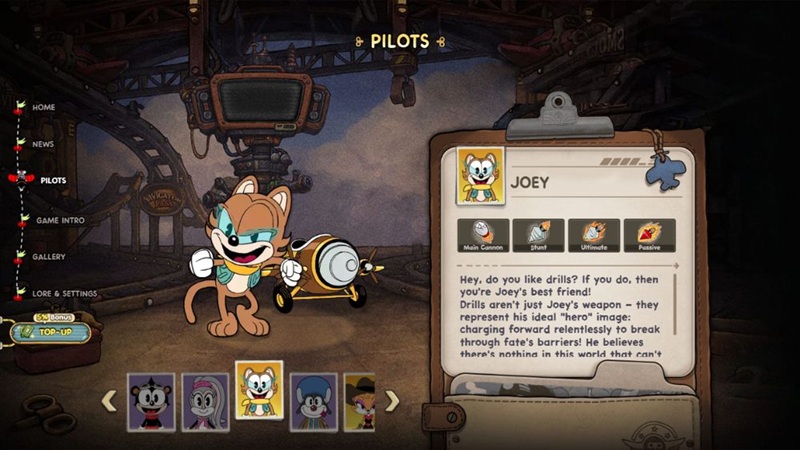Screen dimensions: 800x450
Task: Browse to next pilots with right arrow
Action: click(392, 401)
